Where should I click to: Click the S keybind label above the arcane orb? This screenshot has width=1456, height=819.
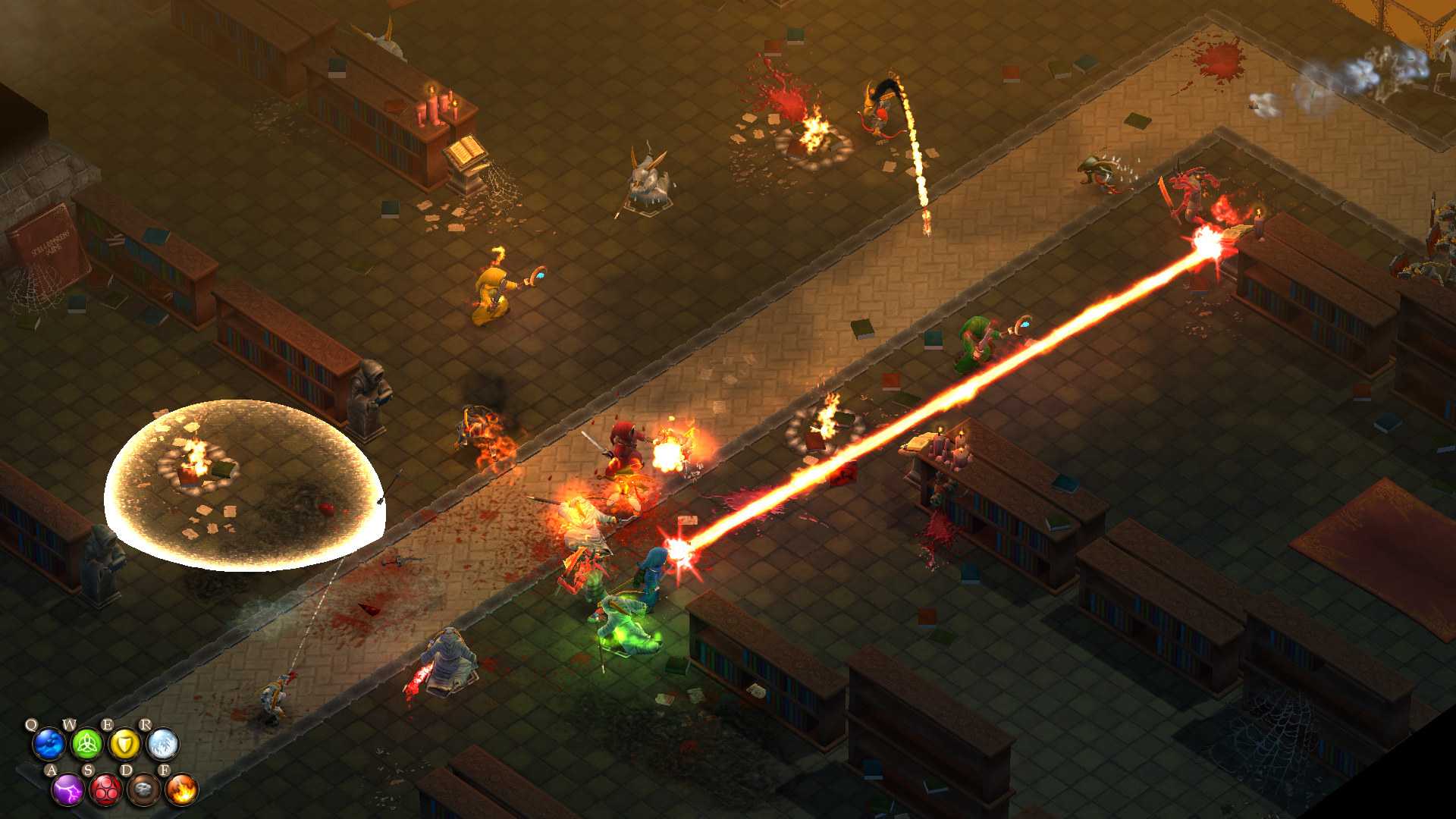click(89, 770)
